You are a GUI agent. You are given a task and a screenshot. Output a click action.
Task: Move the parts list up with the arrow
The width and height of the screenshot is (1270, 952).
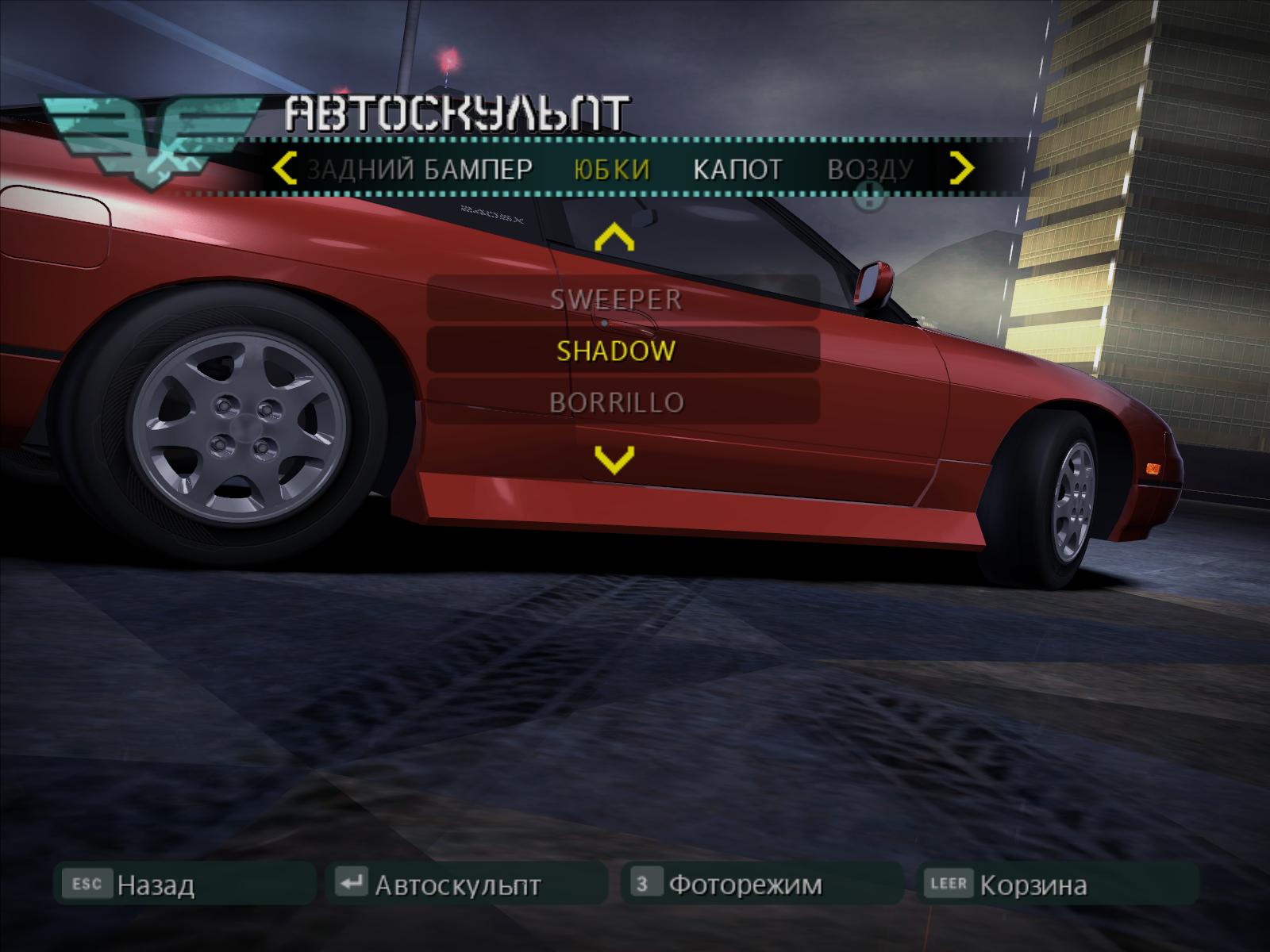(x=614, y=238)
